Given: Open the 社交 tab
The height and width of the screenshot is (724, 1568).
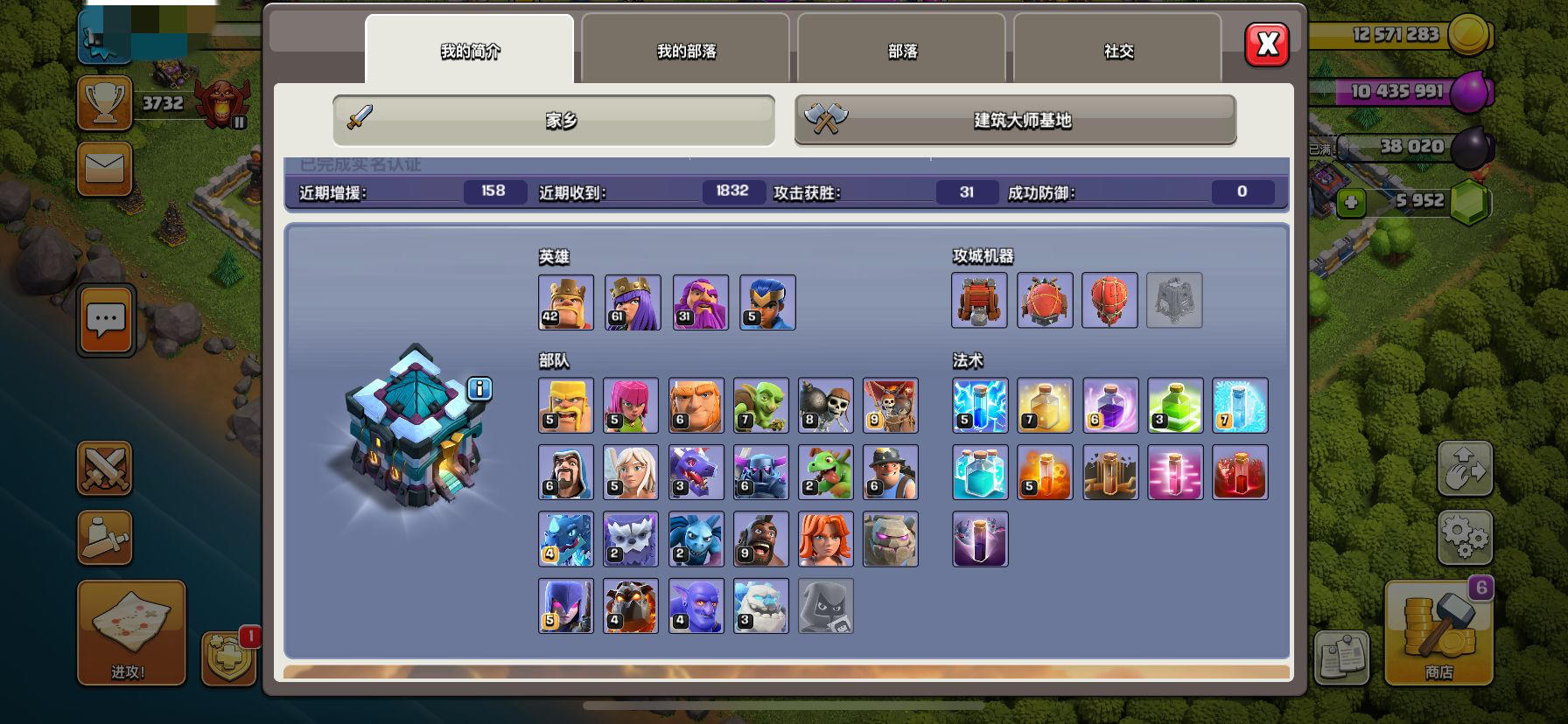Looking at the screenshot, I should (1116, 52).
